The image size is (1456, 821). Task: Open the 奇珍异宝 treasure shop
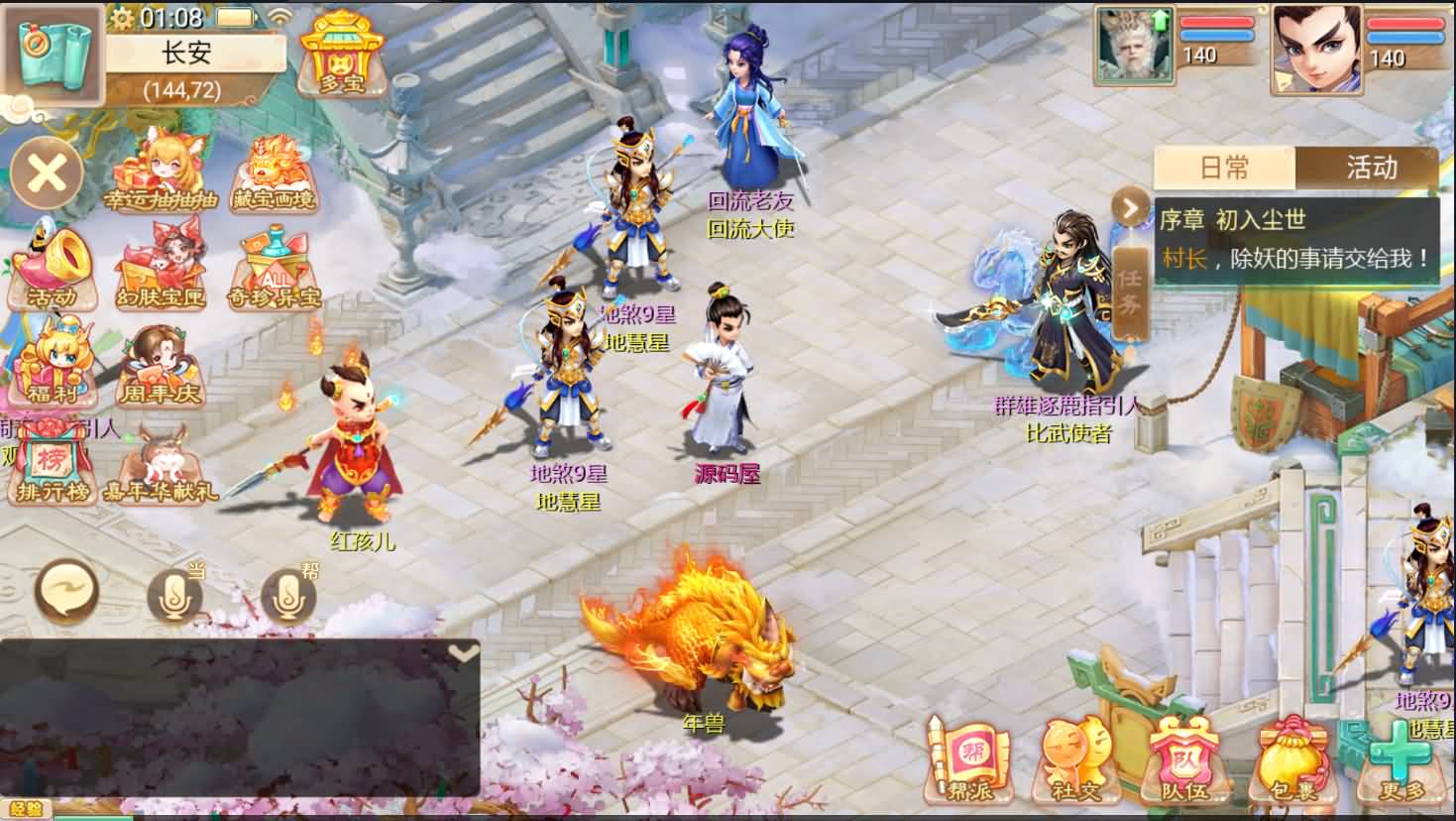click(274, 268)
